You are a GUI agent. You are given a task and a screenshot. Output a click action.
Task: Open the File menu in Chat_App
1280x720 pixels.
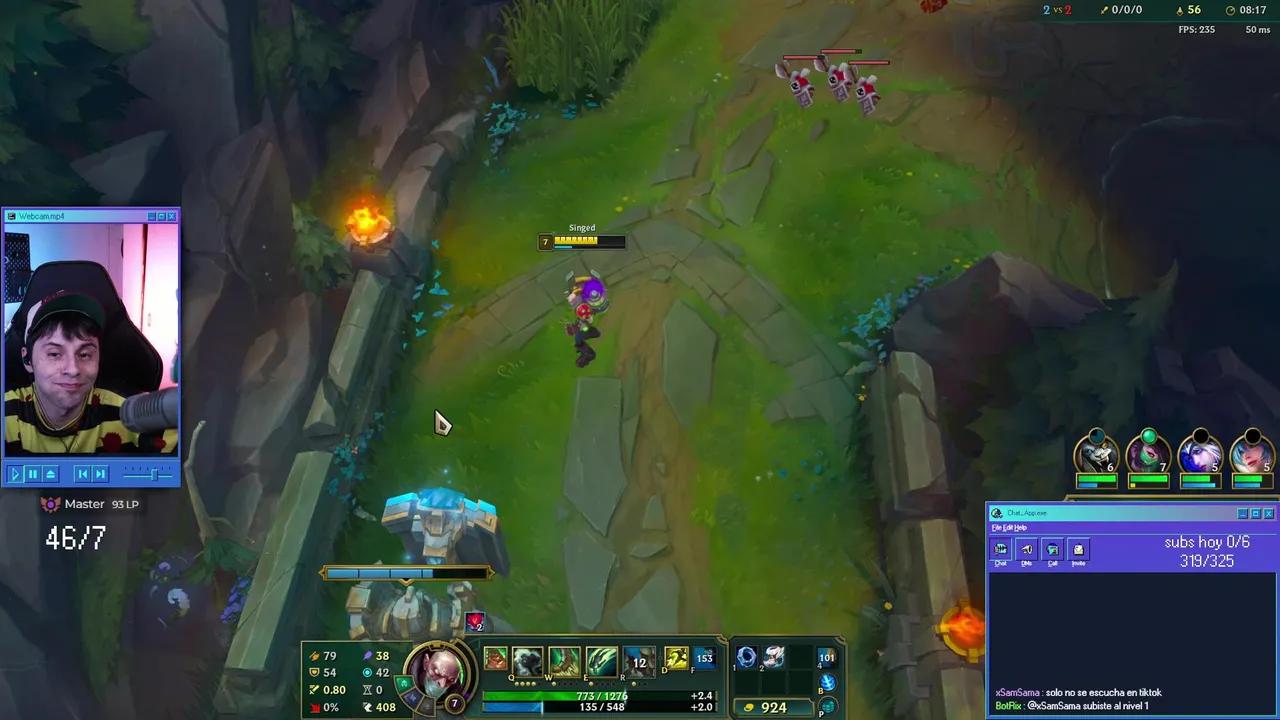(996, 527)
